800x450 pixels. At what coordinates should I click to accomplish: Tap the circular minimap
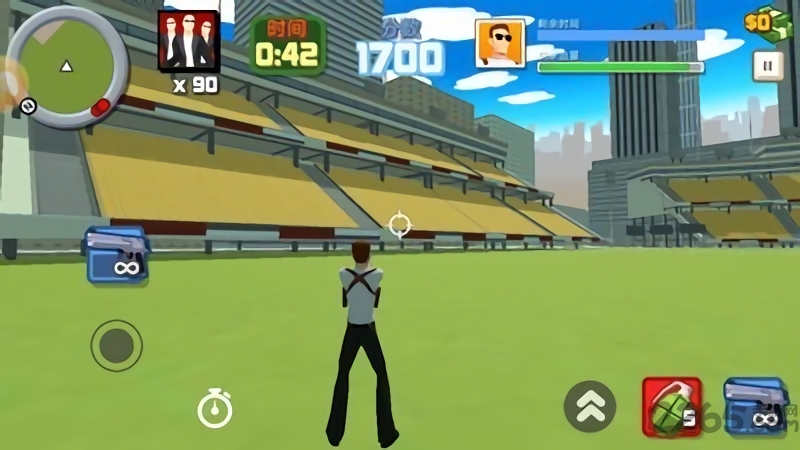point(67,66)
